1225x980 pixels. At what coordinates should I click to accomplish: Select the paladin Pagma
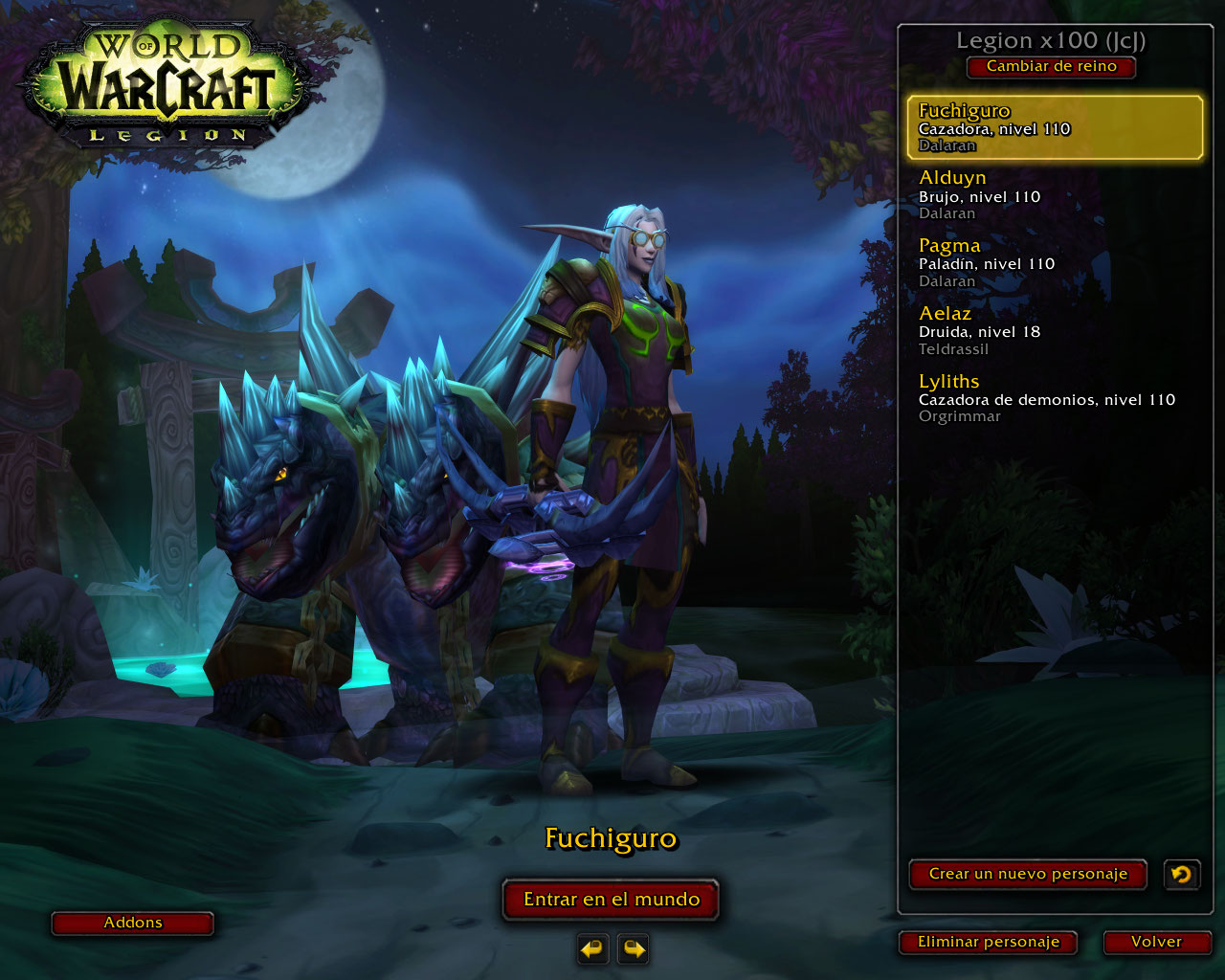1054,263
